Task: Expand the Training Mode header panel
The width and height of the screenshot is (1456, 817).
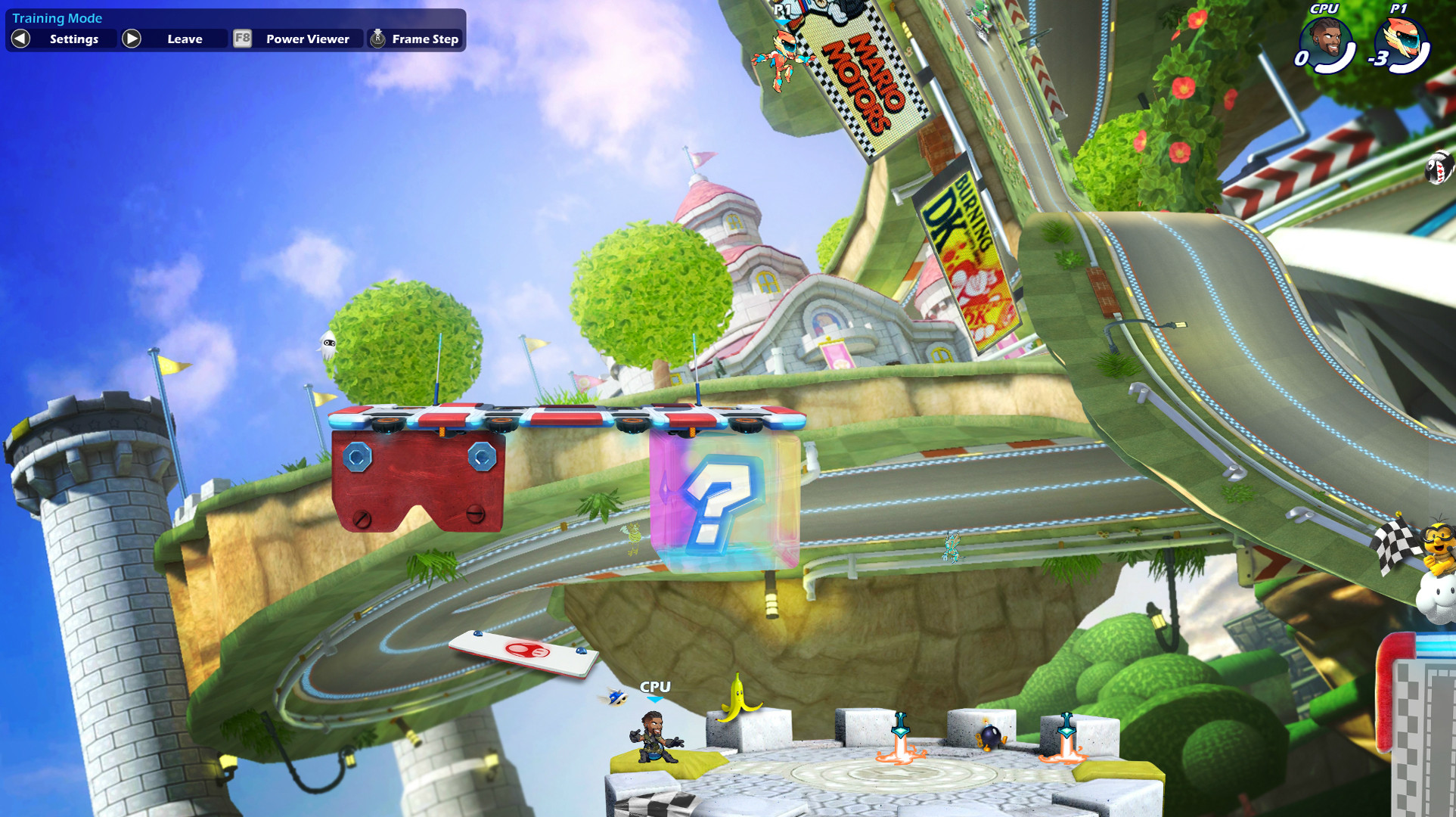Action: point(57,17)
